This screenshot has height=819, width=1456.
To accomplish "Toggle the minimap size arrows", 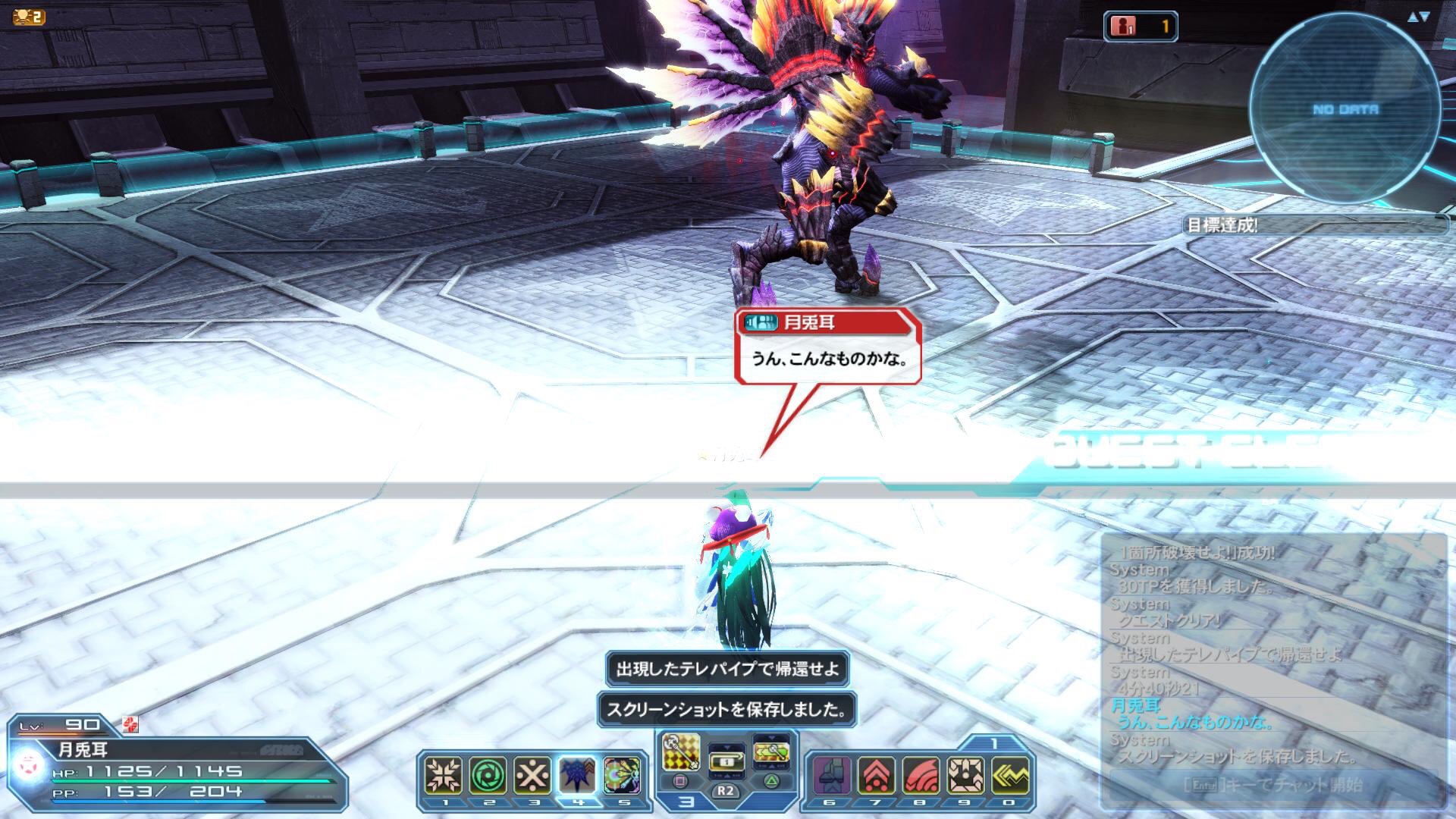I will [x=1418, y=17].
